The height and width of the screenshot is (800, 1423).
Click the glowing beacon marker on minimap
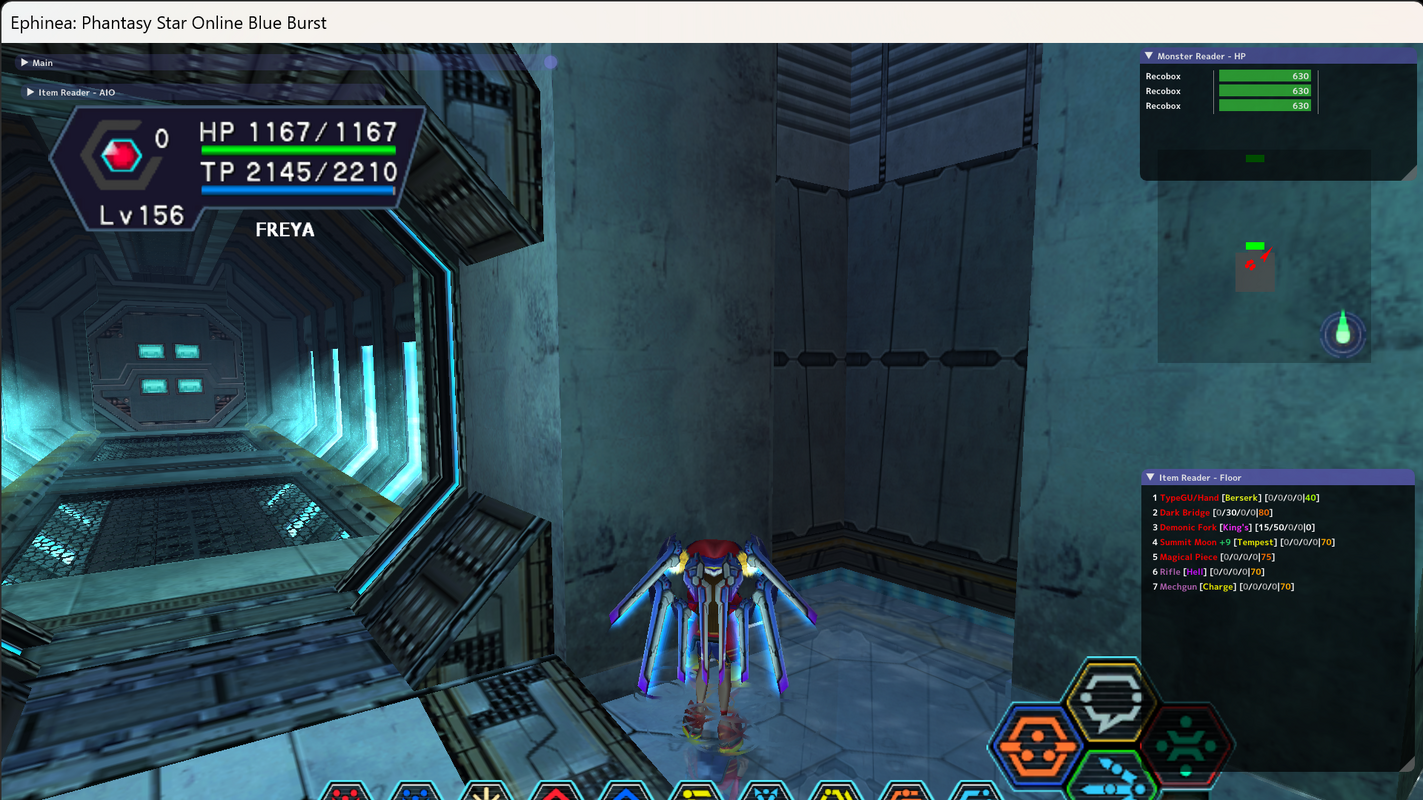pos(1342,334)
